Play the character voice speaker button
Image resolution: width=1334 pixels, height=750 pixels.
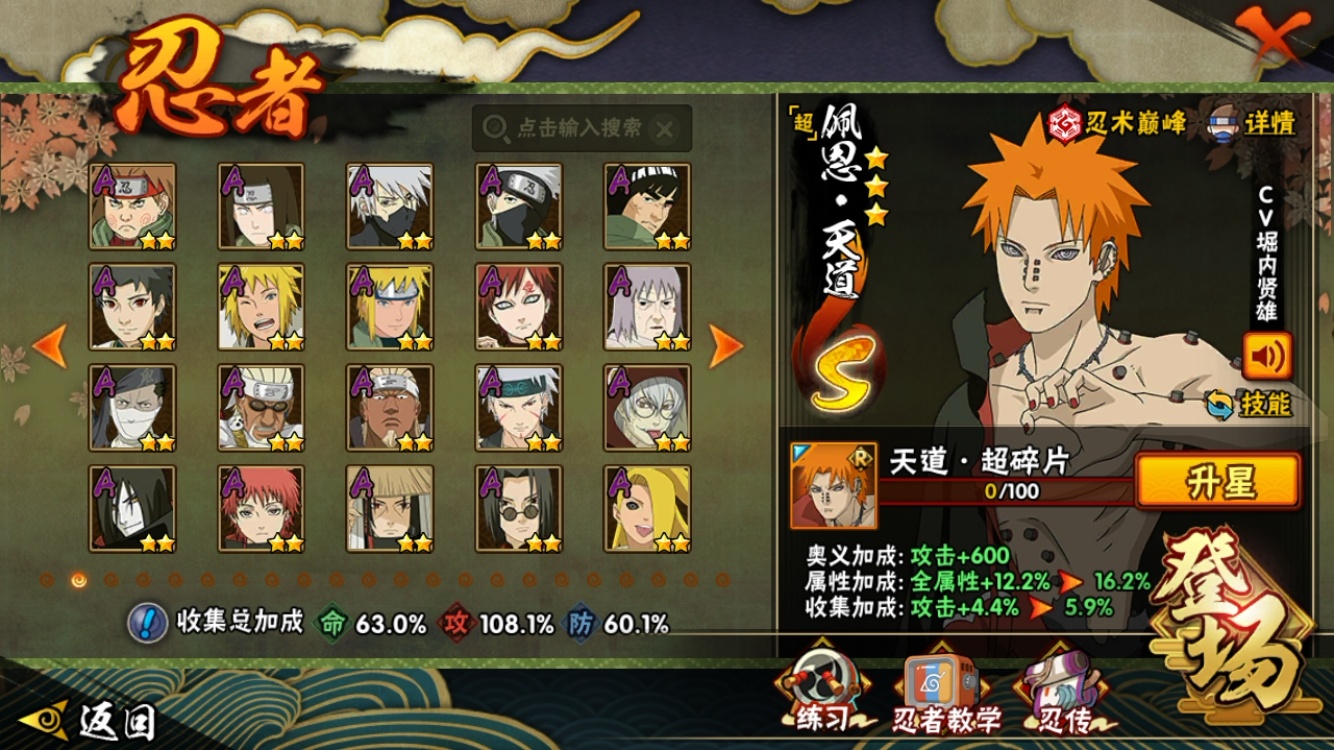pyautogui.click(x=1267, y=355)
